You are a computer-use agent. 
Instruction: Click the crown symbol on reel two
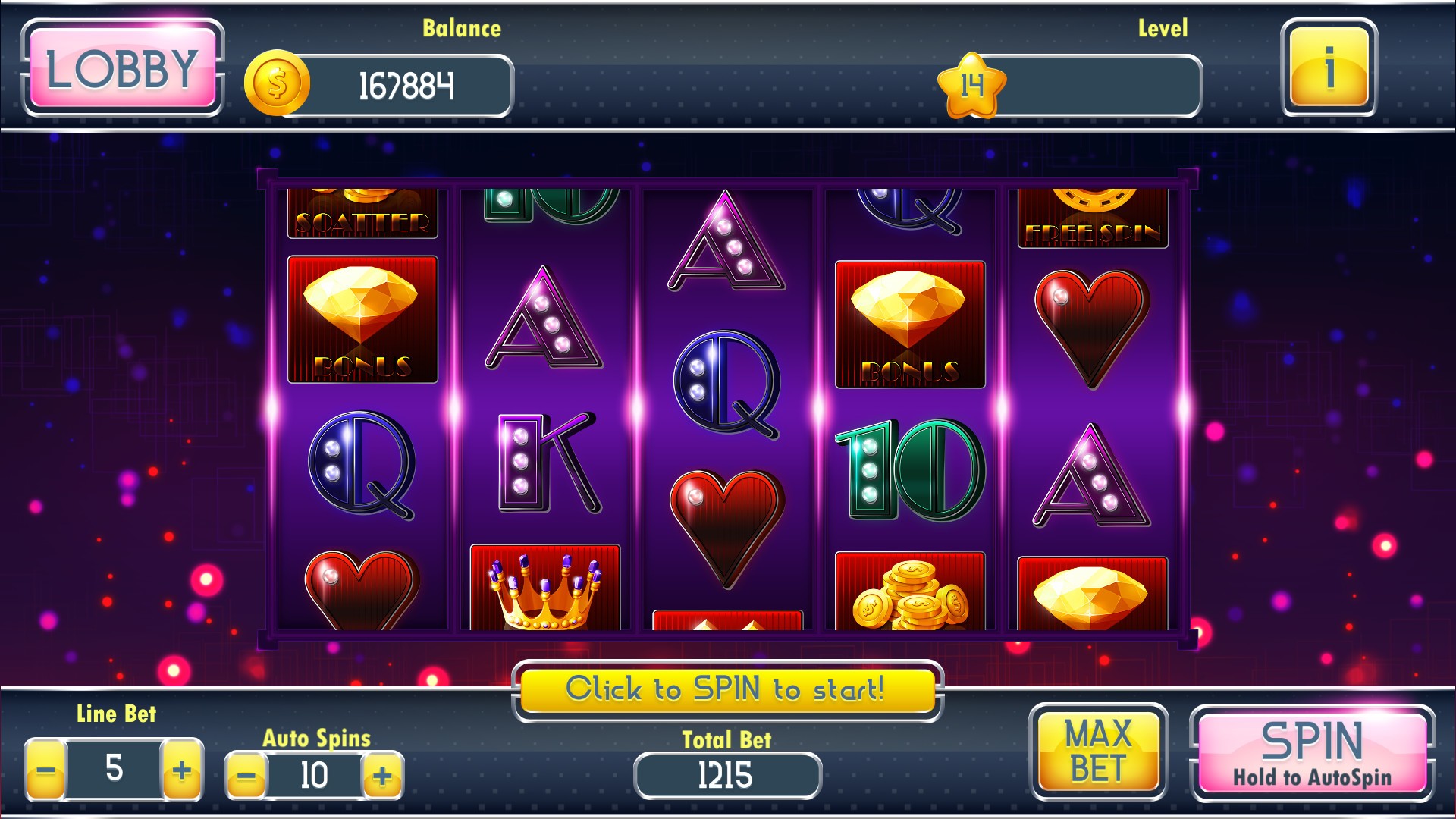coord(543,599)
